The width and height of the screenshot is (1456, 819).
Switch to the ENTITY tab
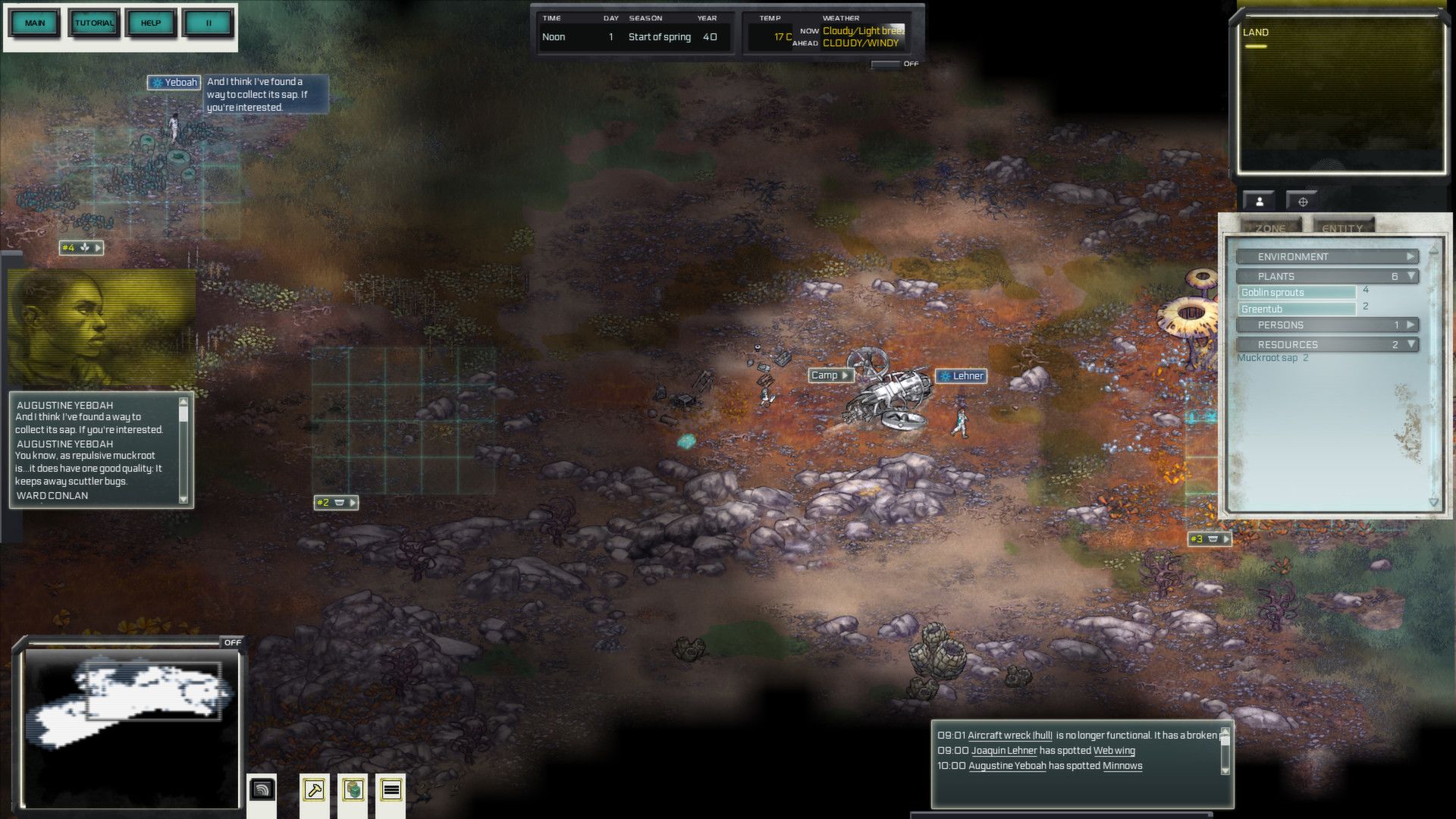(x=1341, y=228)
